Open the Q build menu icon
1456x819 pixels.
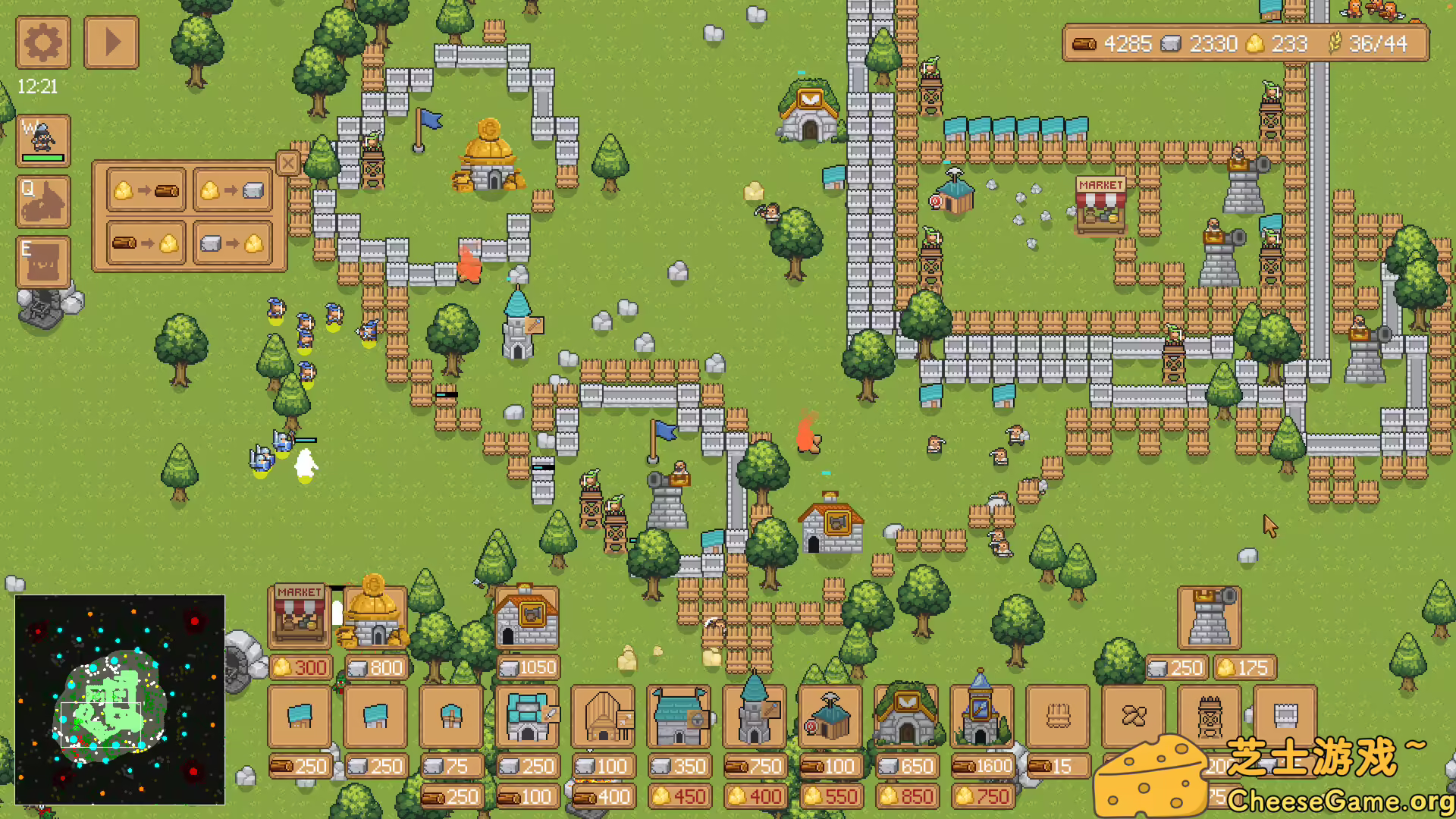click(x=43, y=201)
